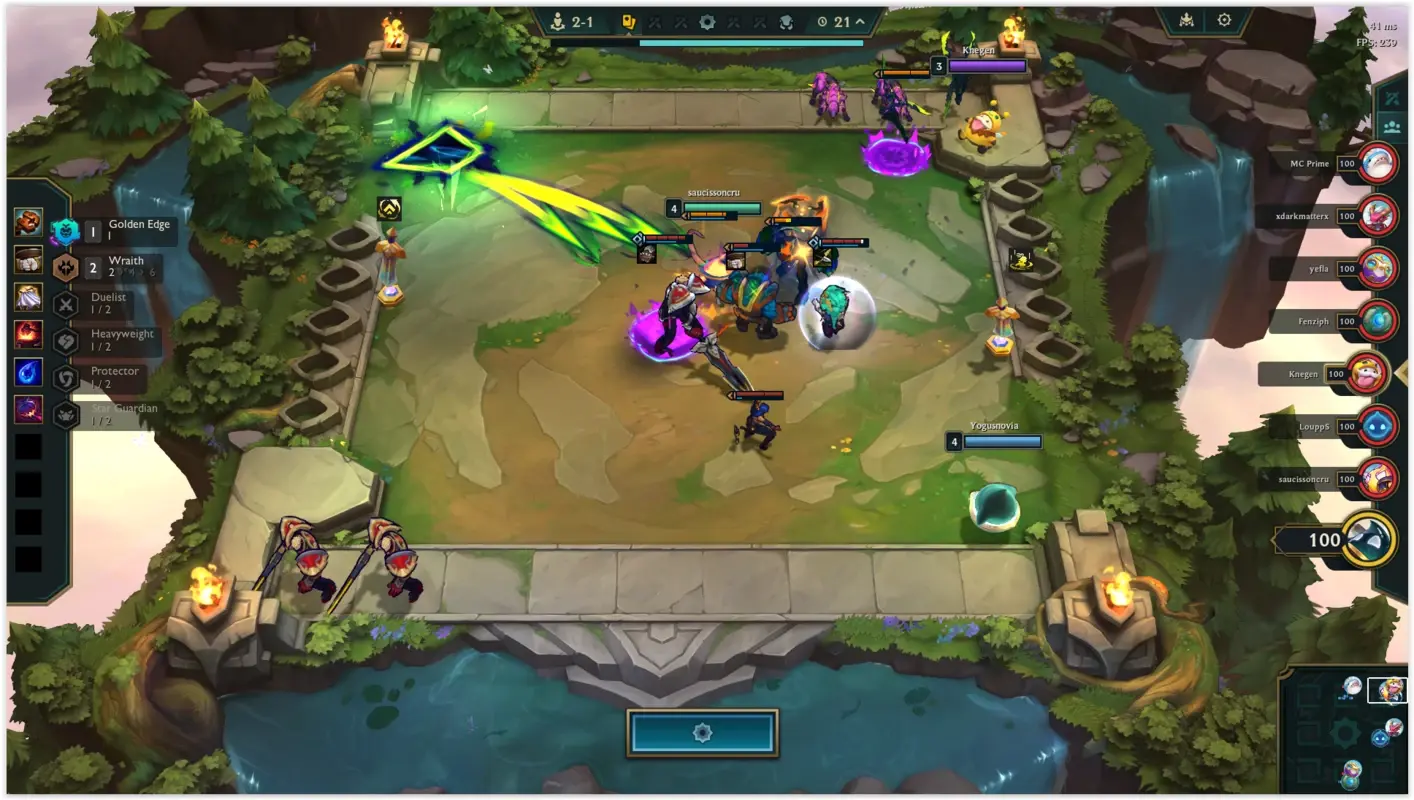The image size is (1414, 800).
Task: Click the crossed-swords scoreboard icon on right edge
Action: 1392,100
